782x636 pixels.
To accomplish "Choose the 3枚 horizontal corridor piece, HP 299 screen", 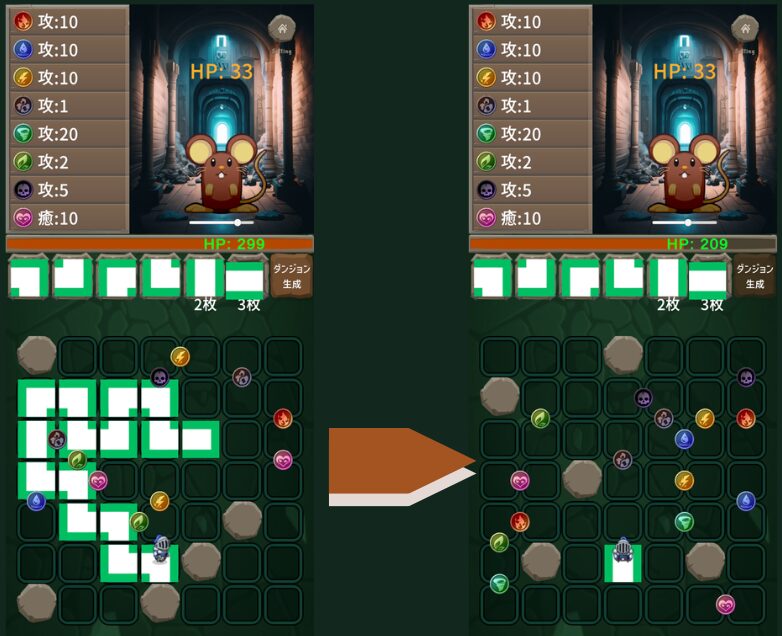I will click(246, 276).
